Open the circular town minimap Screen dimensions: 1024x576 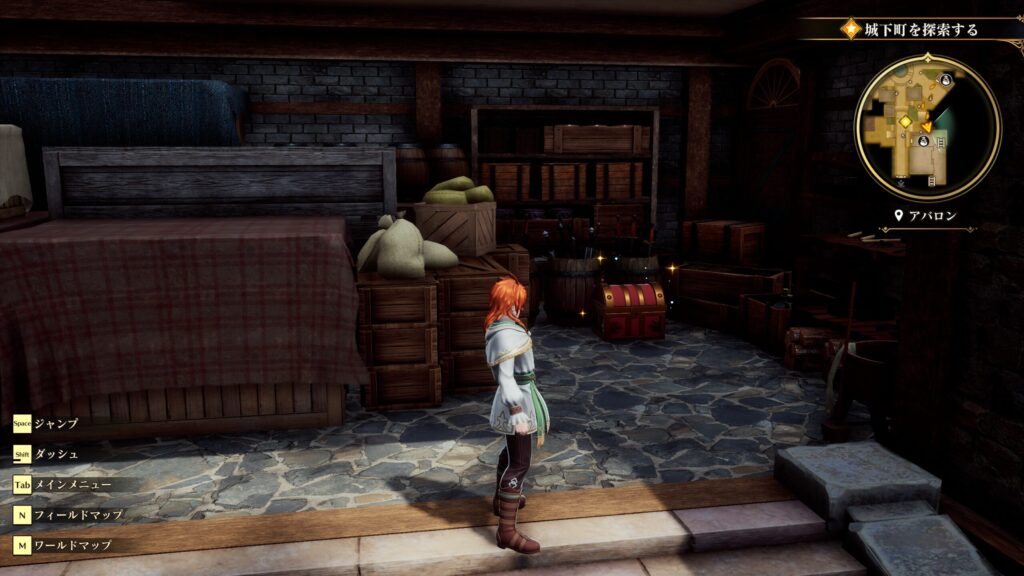coord(927,127)
